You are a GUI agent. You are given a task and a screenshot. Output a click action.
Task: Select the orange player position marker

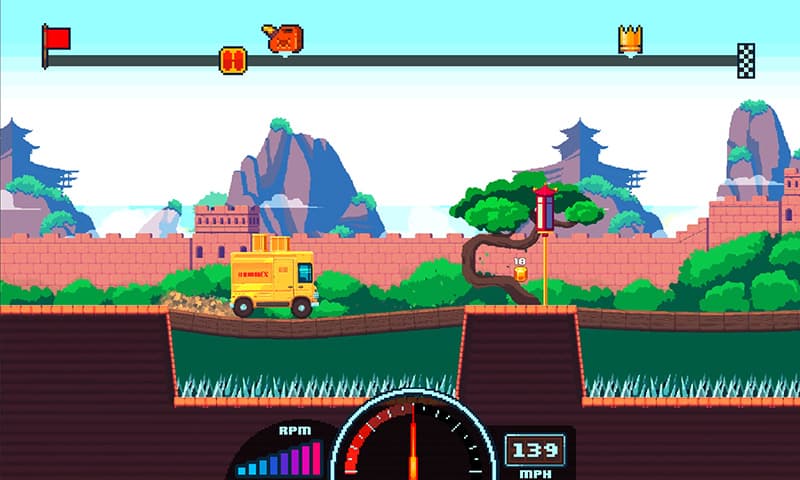[x=232, y=60]
